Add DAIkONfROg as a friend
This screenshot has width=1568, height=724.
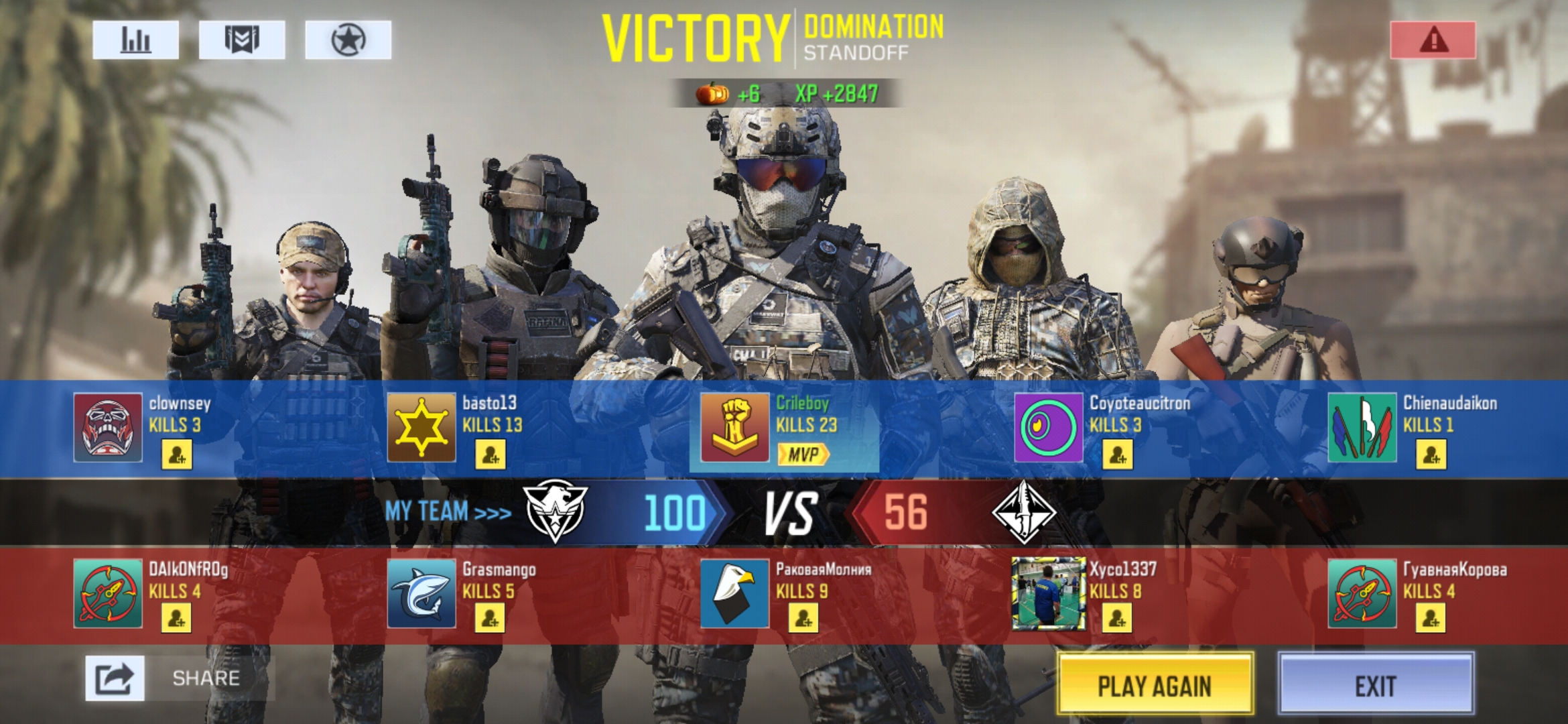click(177, 618)
